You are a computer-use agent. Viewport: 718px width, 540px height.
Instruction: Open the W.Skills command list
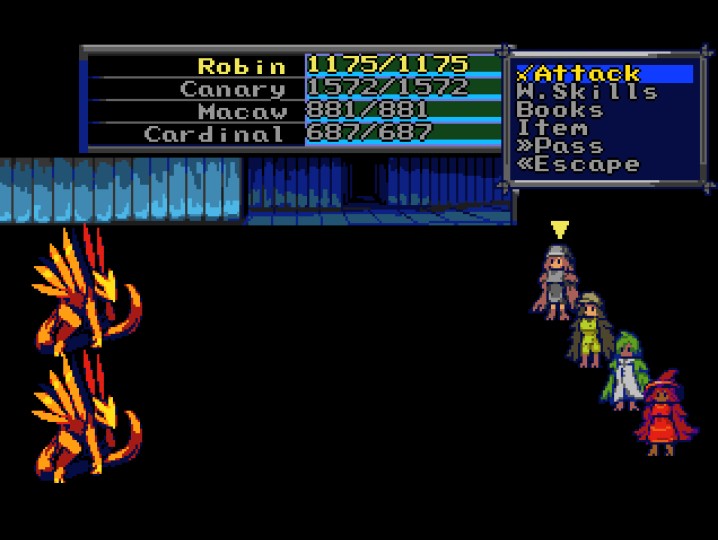pos(586,92)
